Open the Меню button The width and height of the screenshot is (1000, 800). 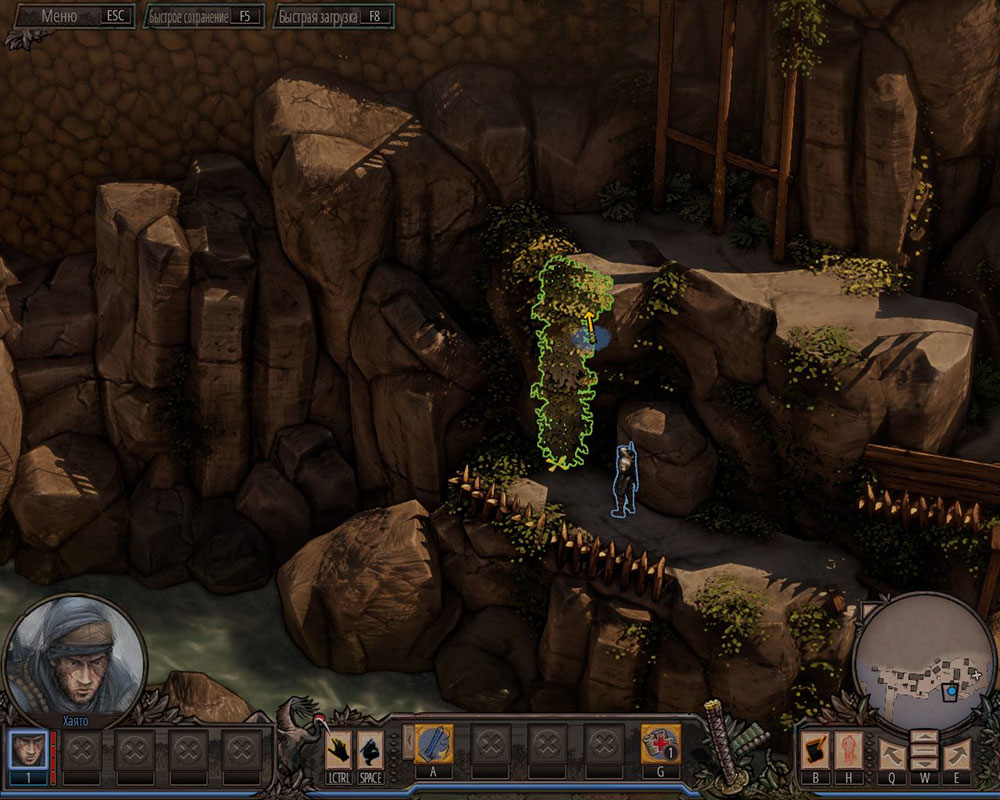tap(72, 16)
